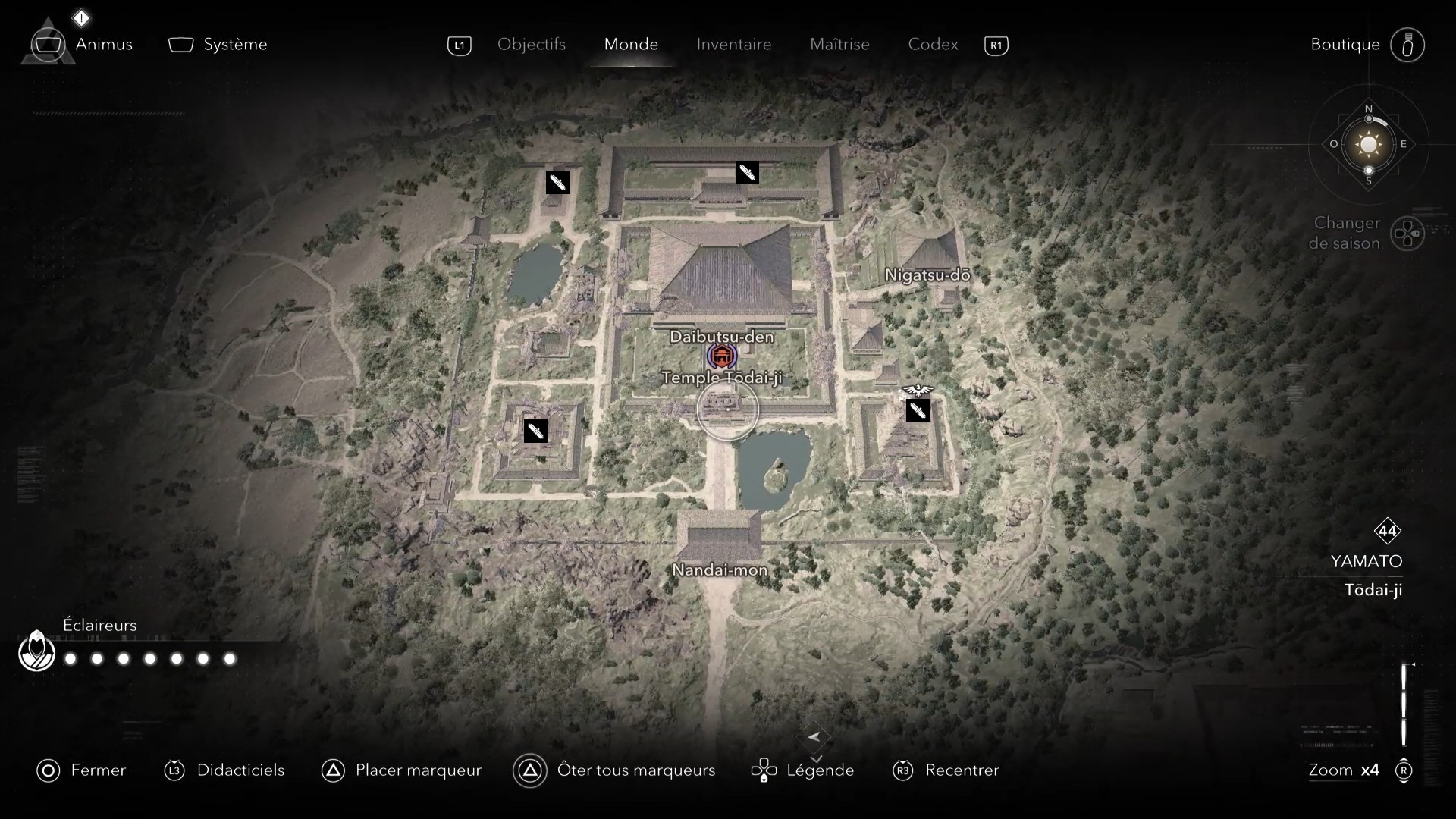This screenshot has width=1456, height=819.
Task: Collapse the downward chevron near Légende
Action: [817, 758]
